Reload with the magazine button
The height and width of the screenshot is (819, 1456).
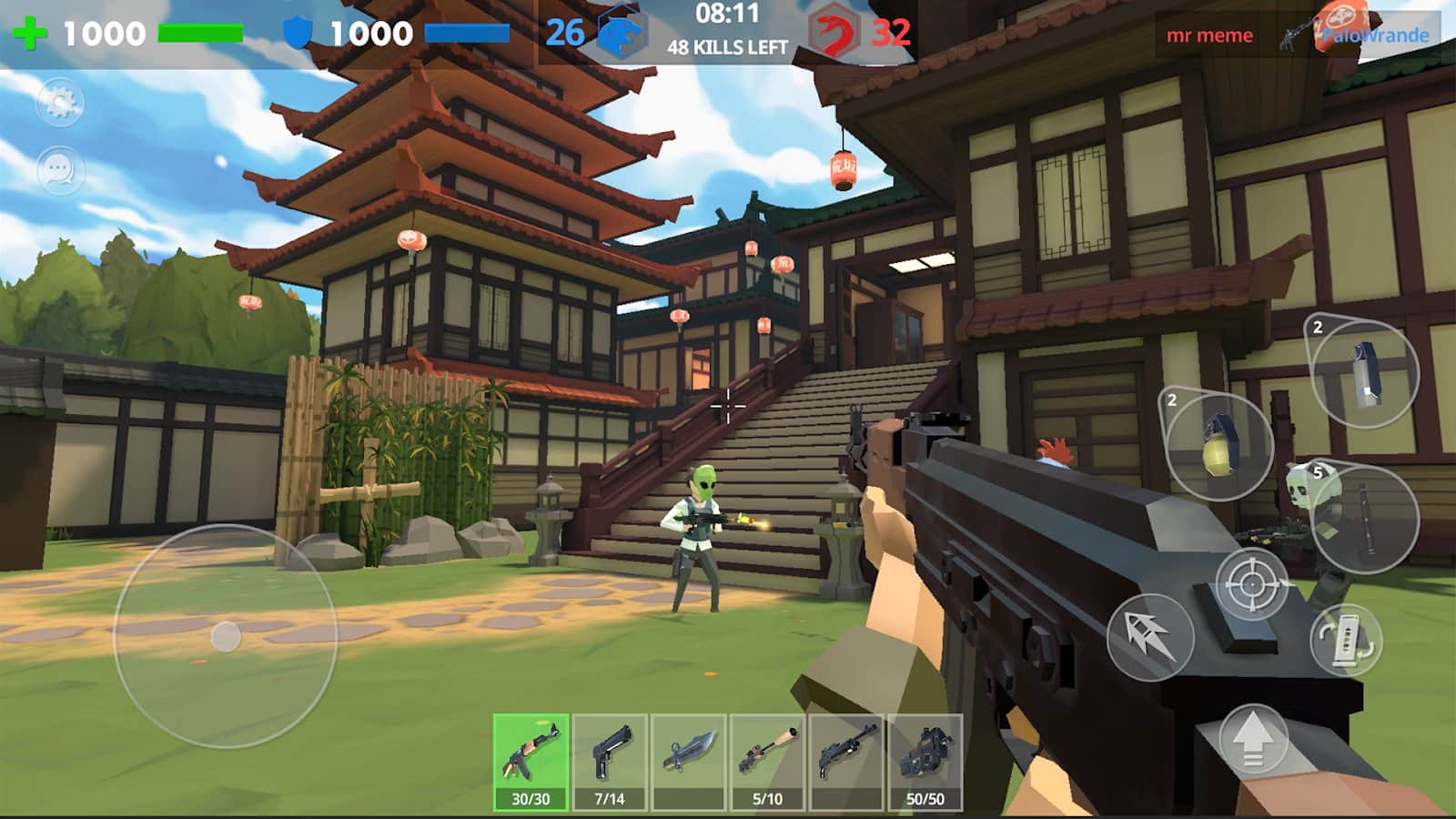click(x=1346, y=640)
